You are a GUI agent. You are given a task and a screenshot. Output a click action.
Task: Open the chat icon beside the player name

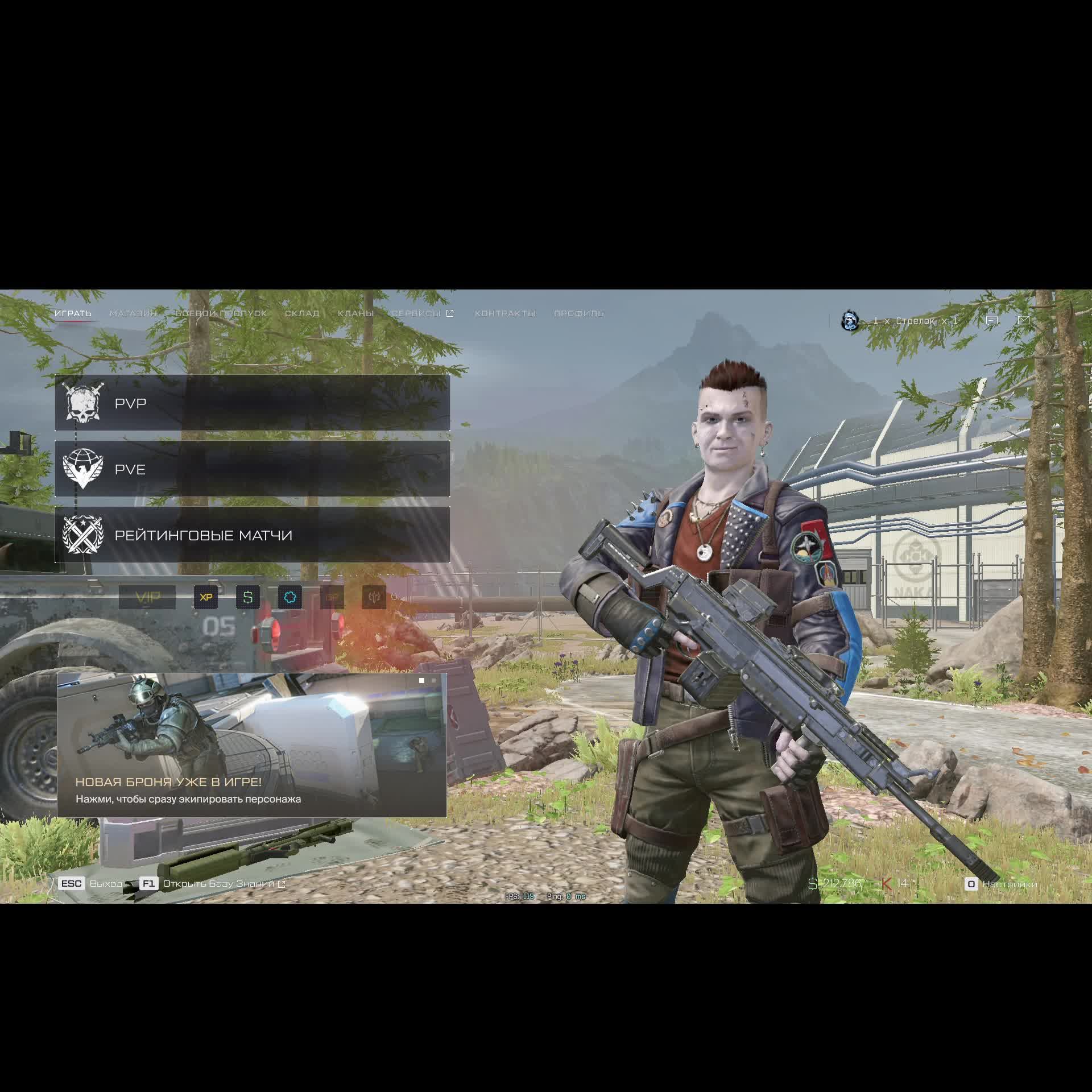tap(992, 321)
